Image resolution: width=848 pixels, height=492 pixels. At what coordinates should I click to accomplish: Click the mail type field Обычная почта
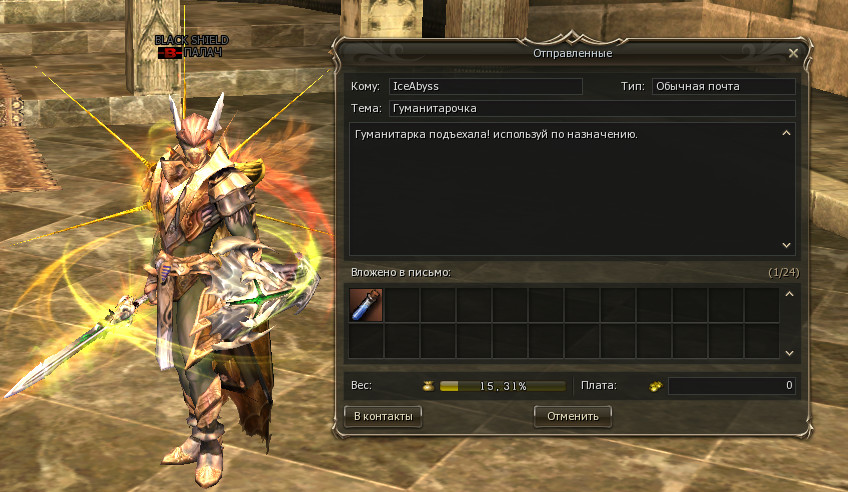click(723, 87)
